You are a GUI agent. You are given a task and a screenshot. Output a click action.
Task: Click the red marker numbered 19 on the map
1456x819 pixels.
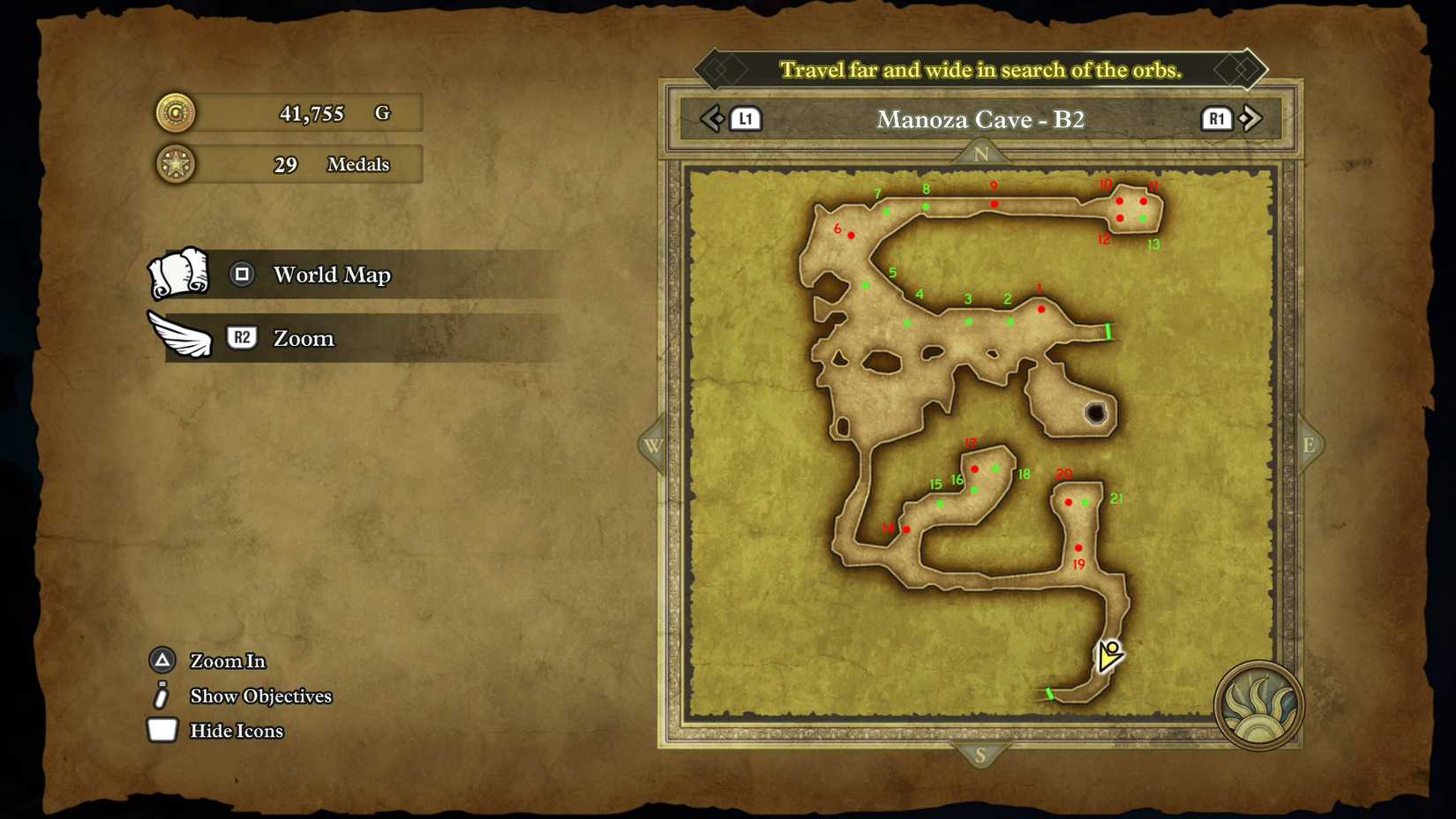click(x=1078, y=547)
